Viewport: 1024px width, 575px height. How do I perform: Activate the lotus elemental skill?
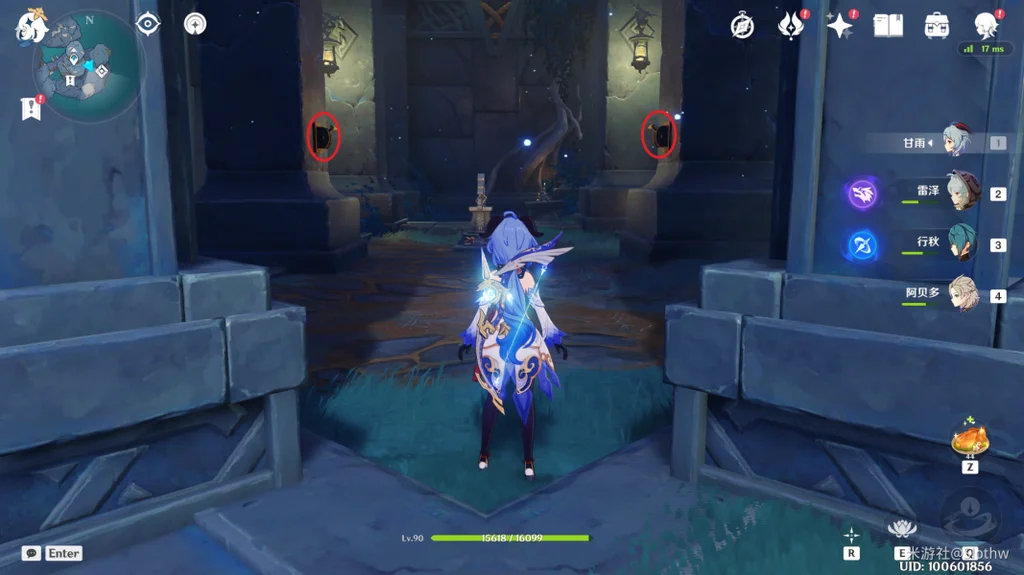tap(902, 529)
